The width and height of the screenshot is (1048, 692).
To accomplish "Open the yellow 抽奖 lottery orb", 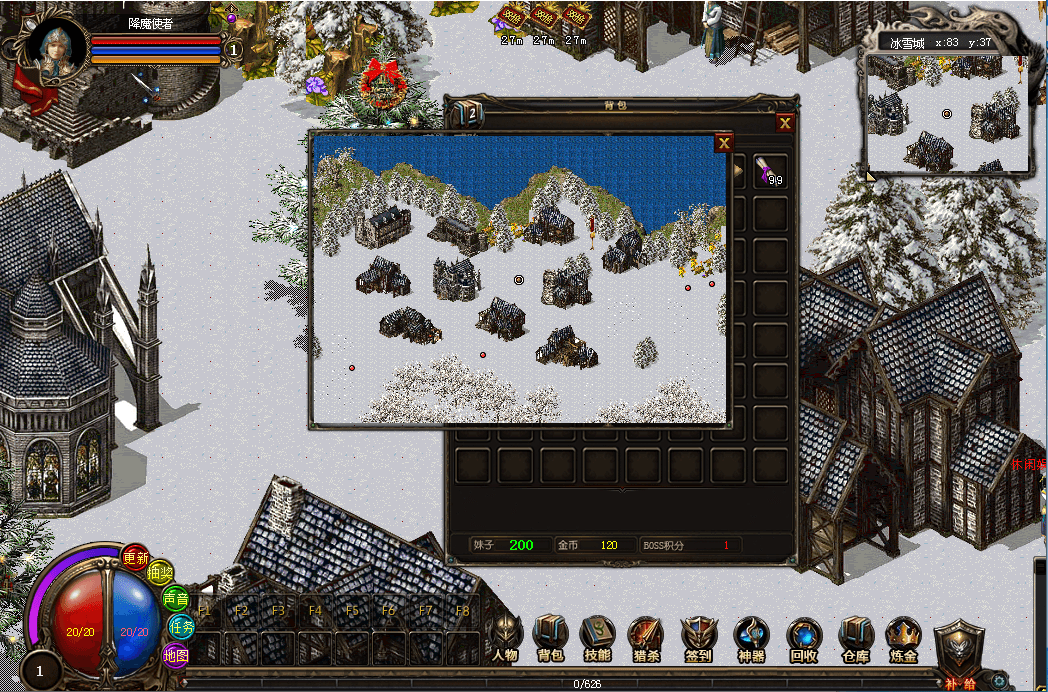I will [160, 574].
